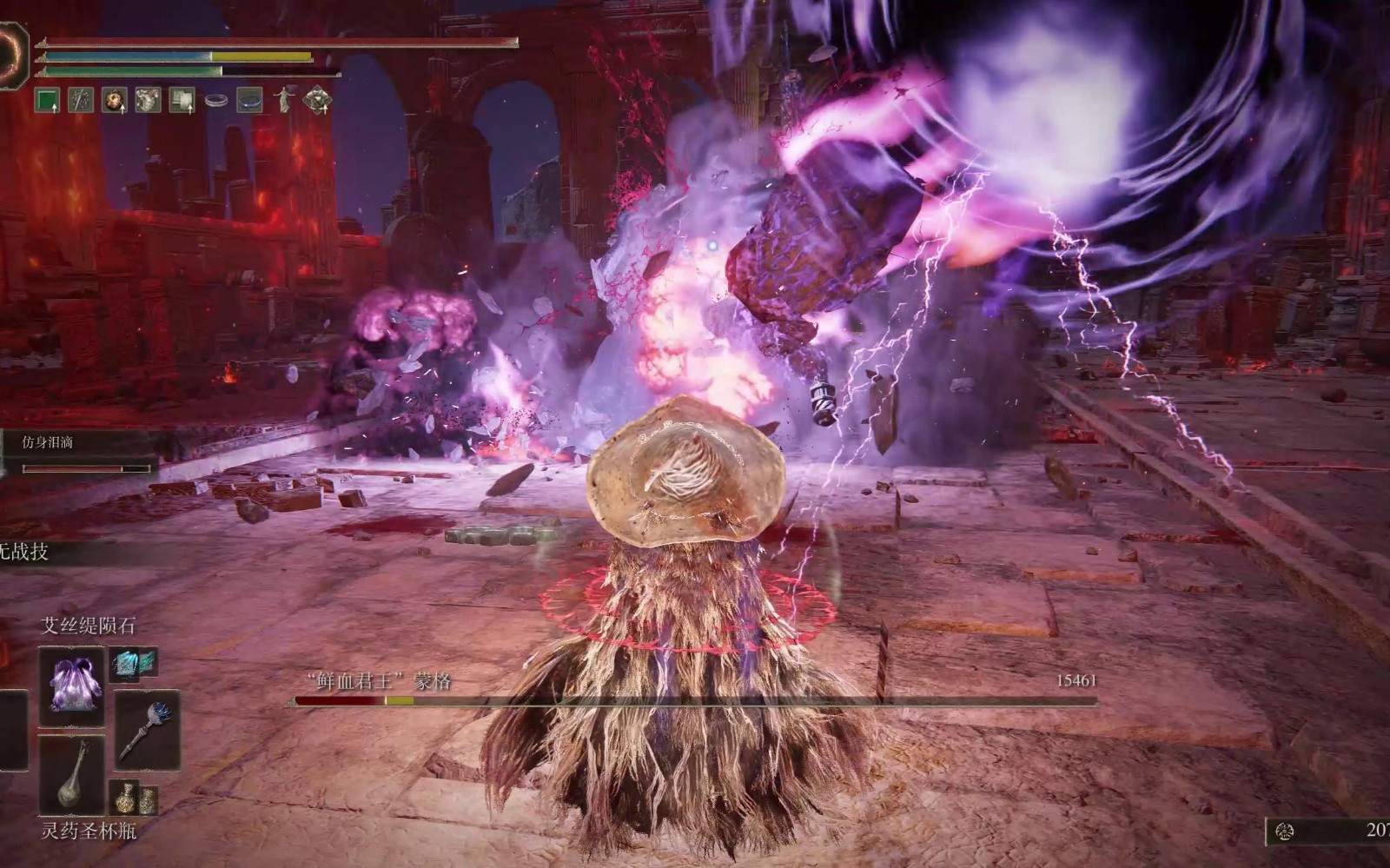The width and height of the screenshot is (1390, 868).
Task: Click the next-spell preview icons beside the spell slot
Action: point(134,664)
